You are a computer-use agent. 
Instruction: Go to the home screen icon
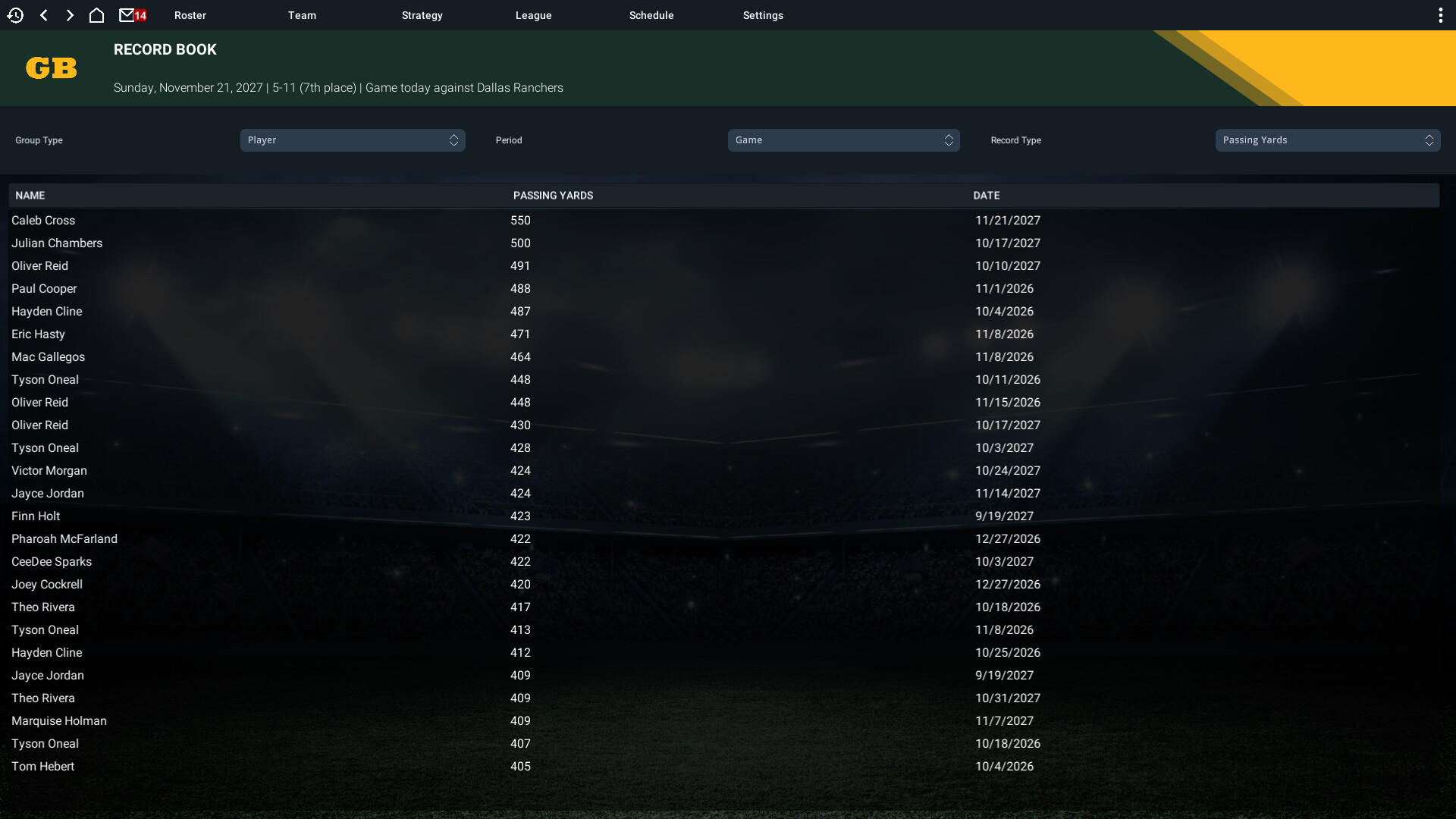coord(97,14)
